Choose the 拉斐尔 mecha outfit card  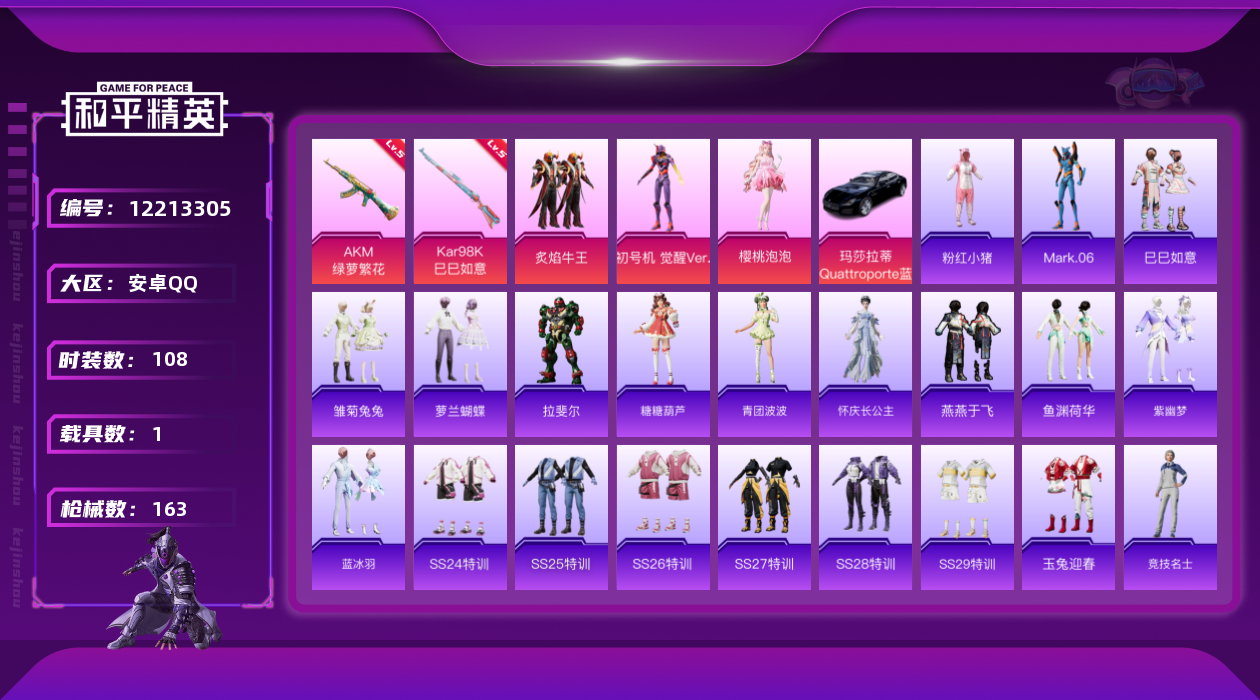pyautogui.click(x=561, y=364)
